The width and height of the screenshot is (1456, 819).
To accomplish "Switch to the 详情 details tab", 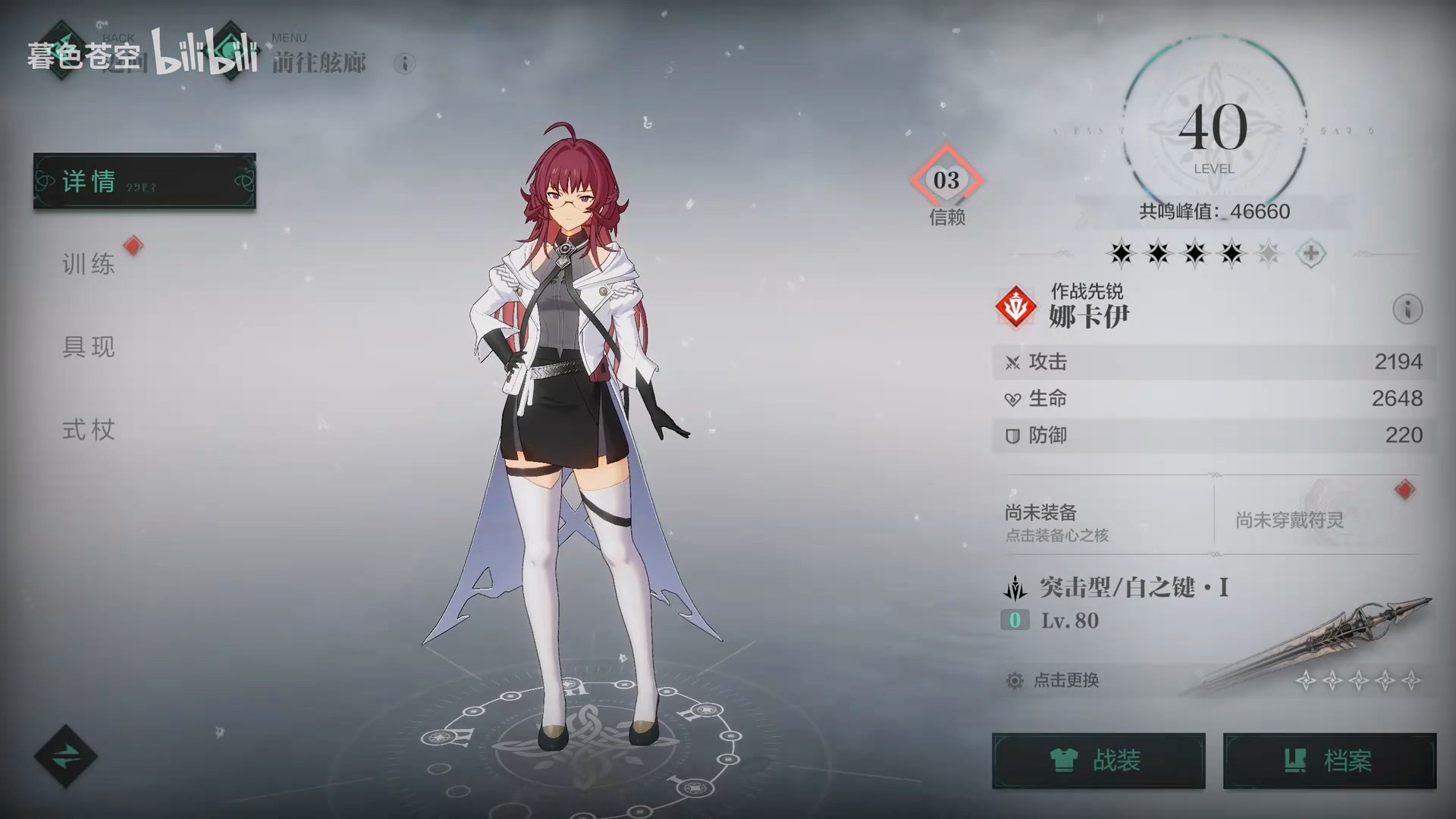I will (144, 181).
